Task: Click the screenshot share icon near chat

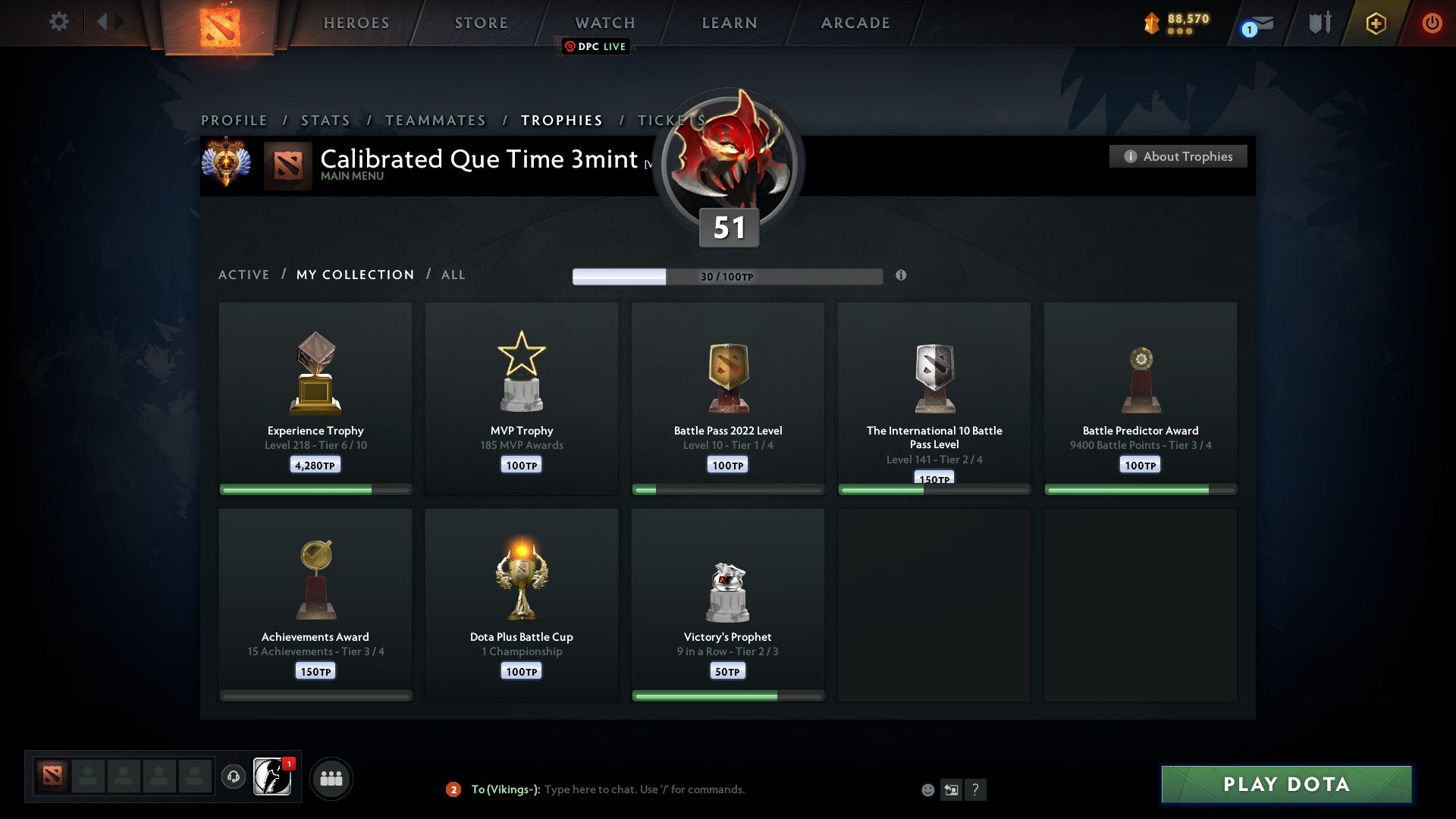Action: point(951,789)
